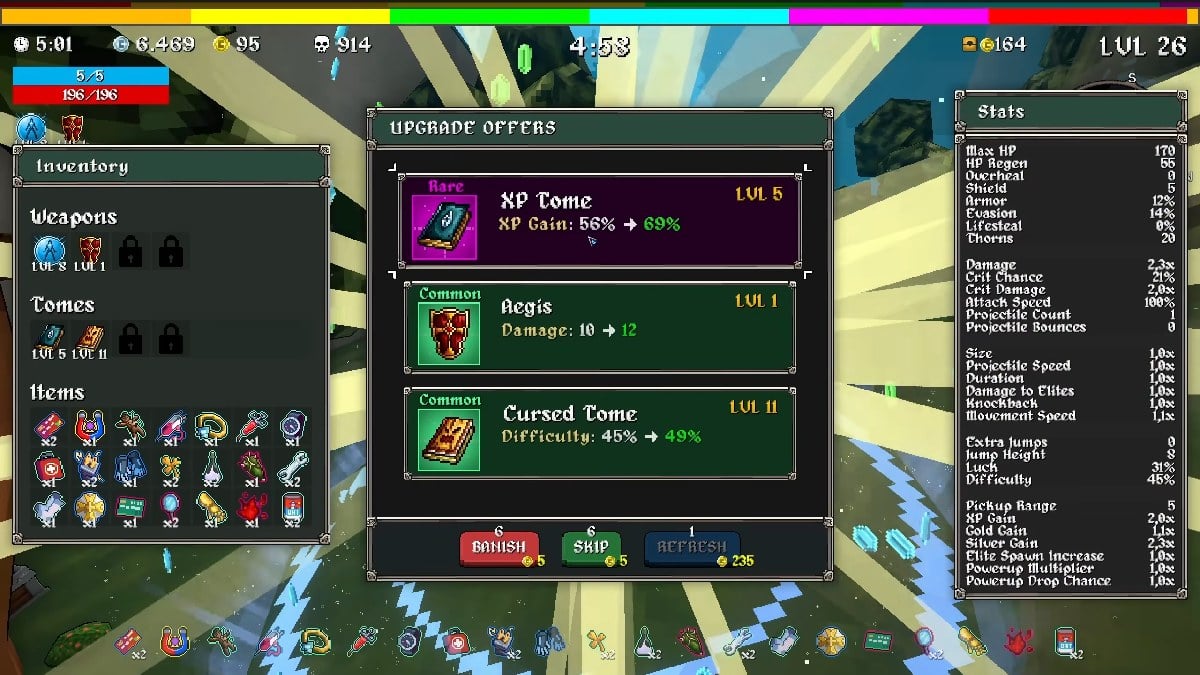Select the green beetle item in Inventory panel
The image size is (1200, 675).
[x=251, y=467]
